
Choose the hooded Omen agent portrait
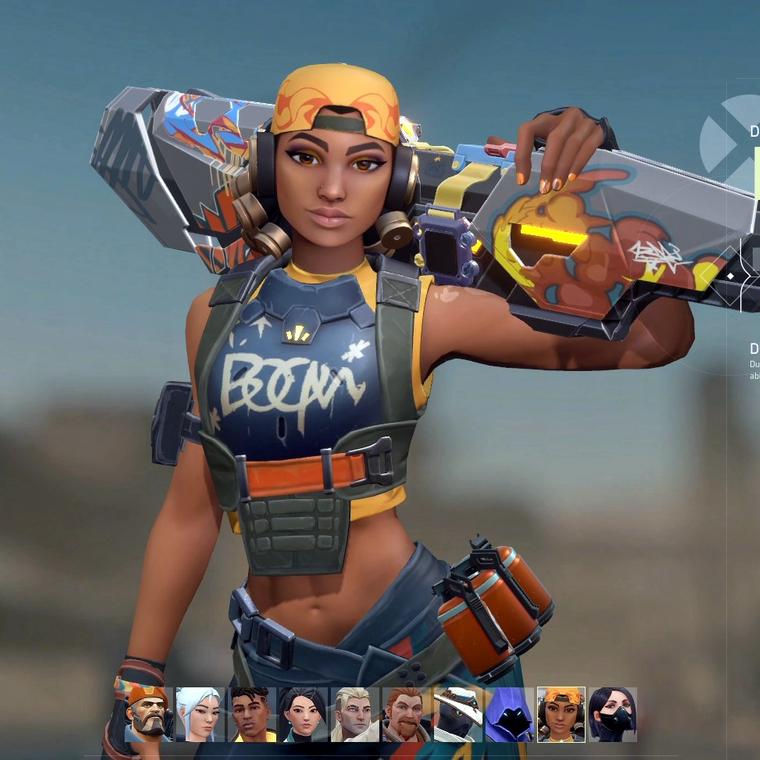pyautogui.click(x=509, y=714)
